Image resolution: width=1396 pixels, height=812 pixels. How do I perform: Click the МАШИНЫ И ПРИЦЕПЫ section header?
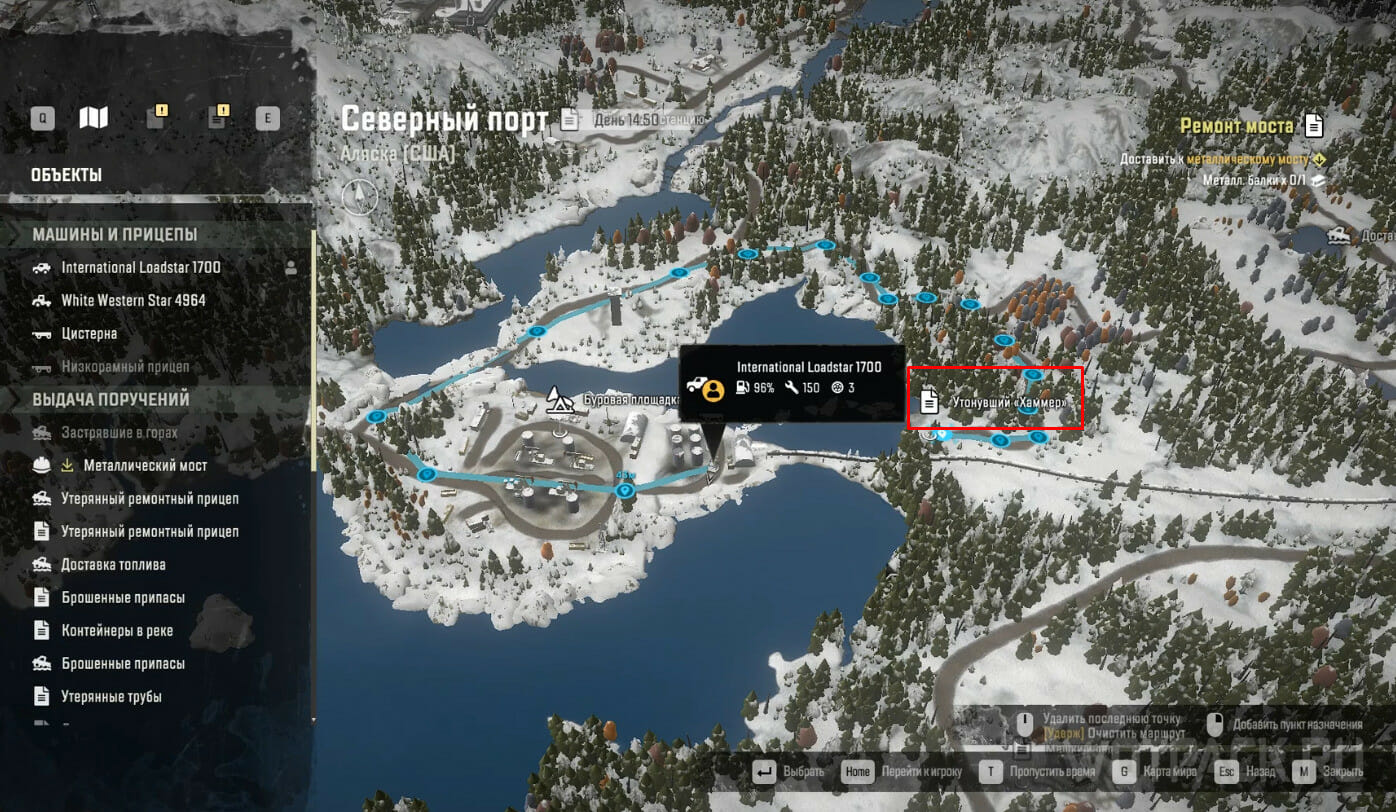(115, 235)
